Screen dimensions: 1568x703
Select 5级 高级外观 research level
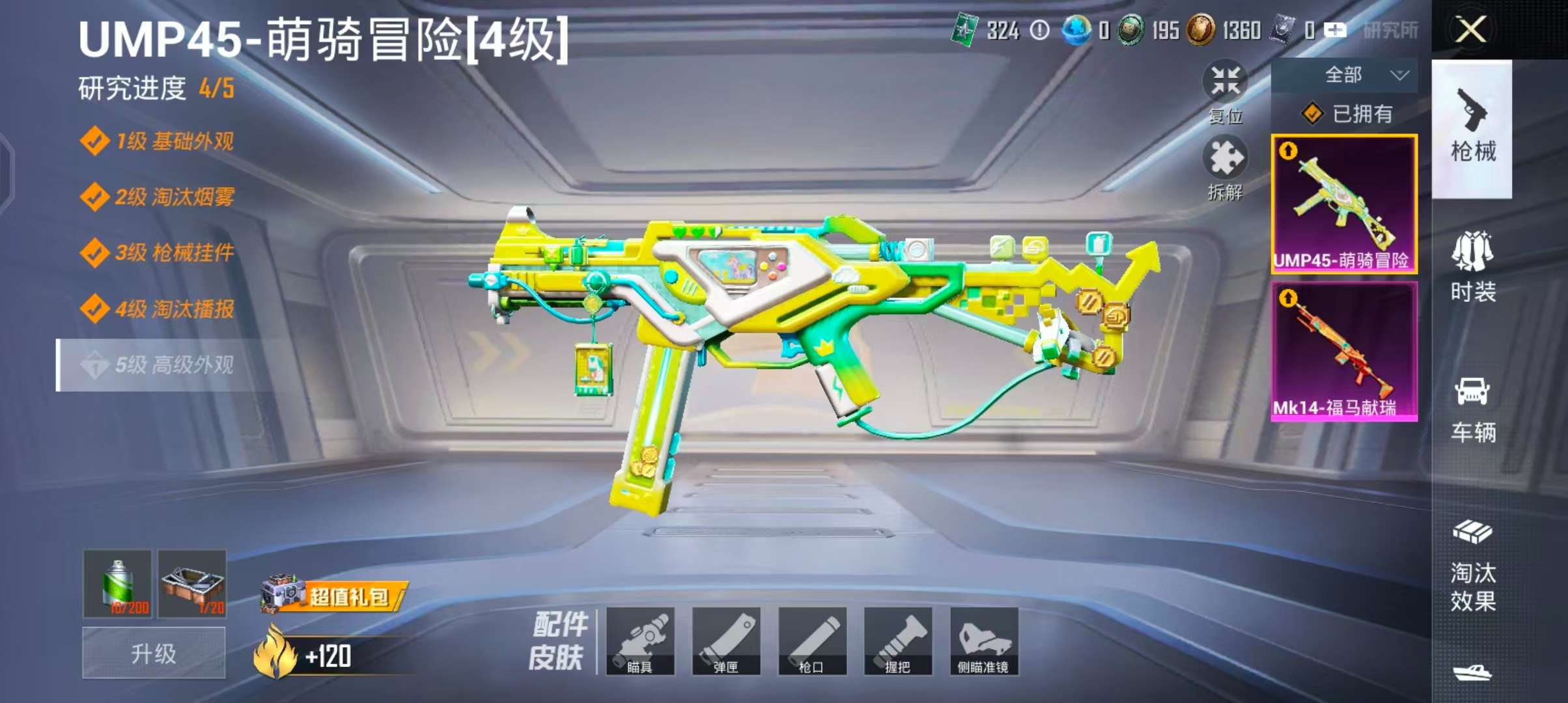coord(173,365)
